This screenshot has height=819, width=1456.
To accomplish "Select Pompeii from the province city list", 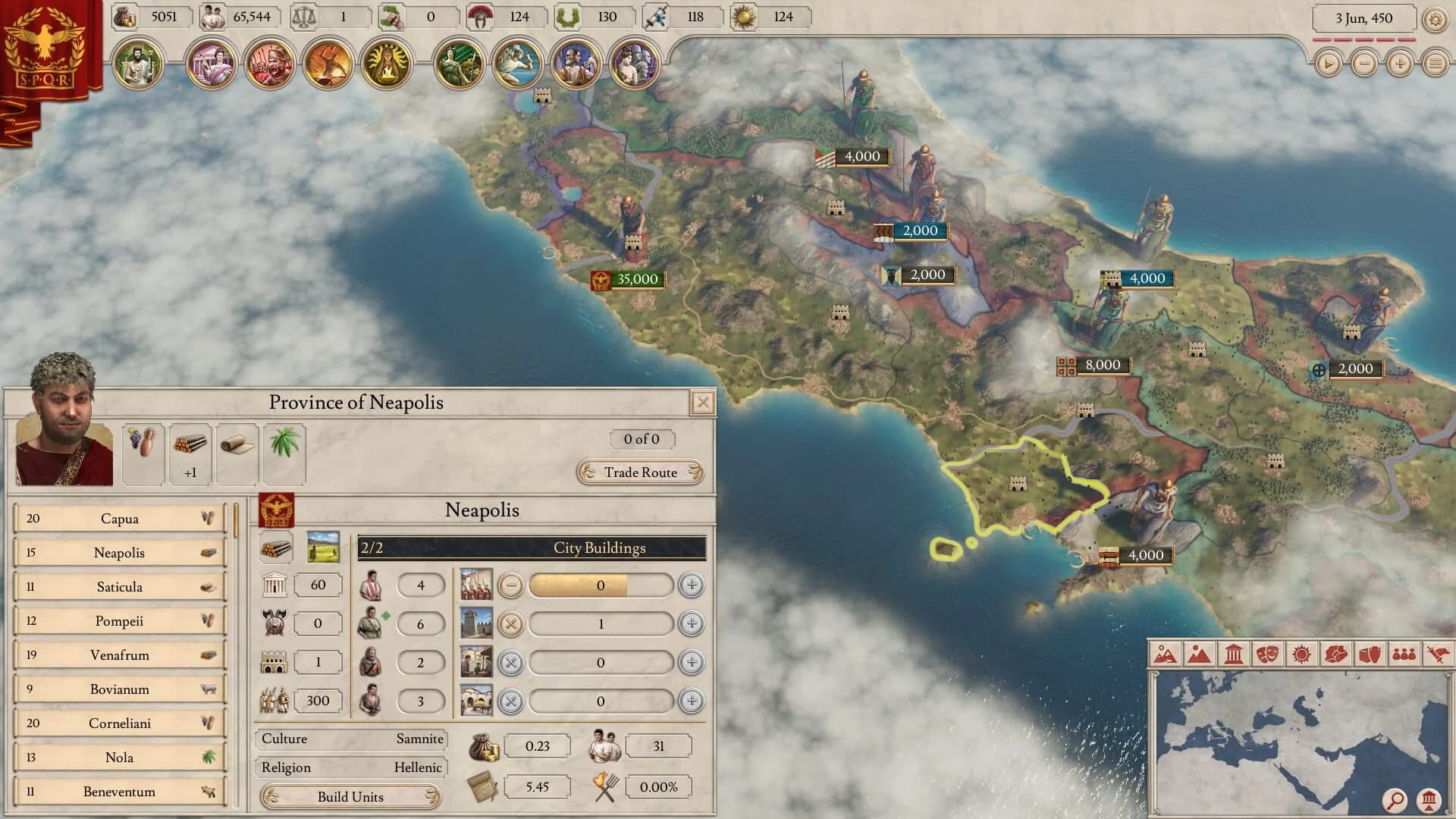I will click(x=118, y=620).
